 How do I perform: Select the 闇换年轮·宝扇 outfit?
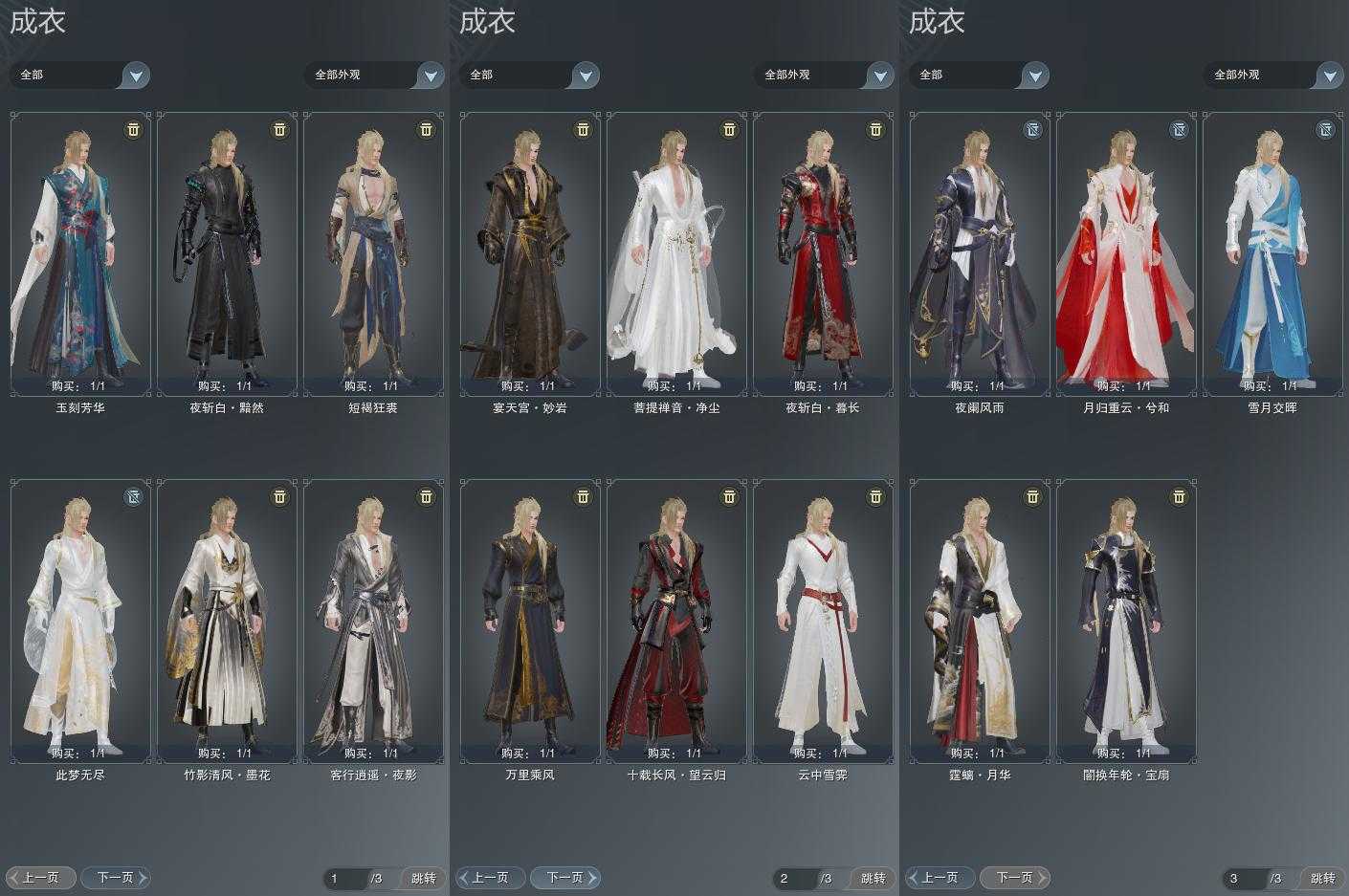coord(1126,621)
